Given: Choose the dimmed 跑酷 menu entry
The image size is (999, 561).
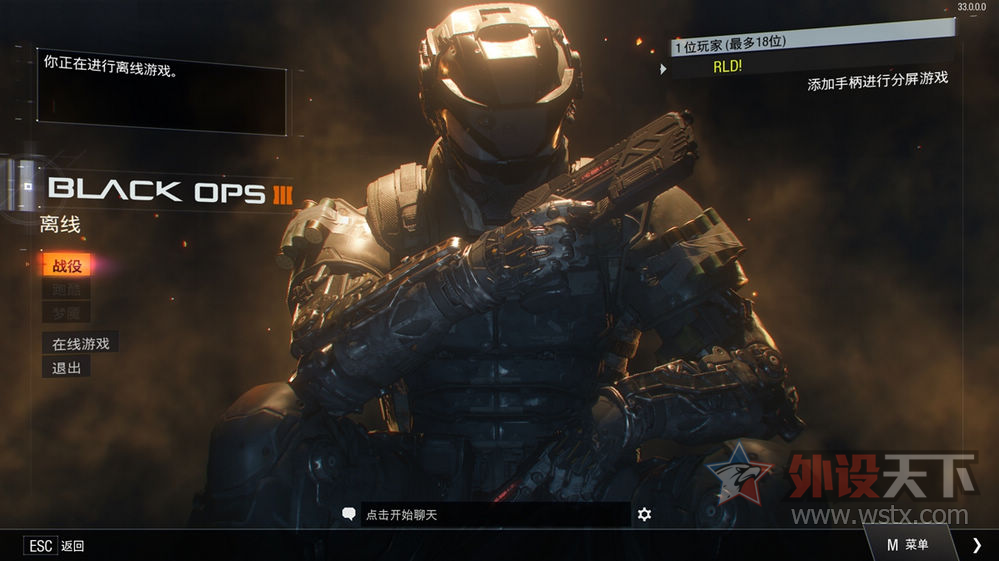Looking at the screenshot, I should [x=66, y=290].
